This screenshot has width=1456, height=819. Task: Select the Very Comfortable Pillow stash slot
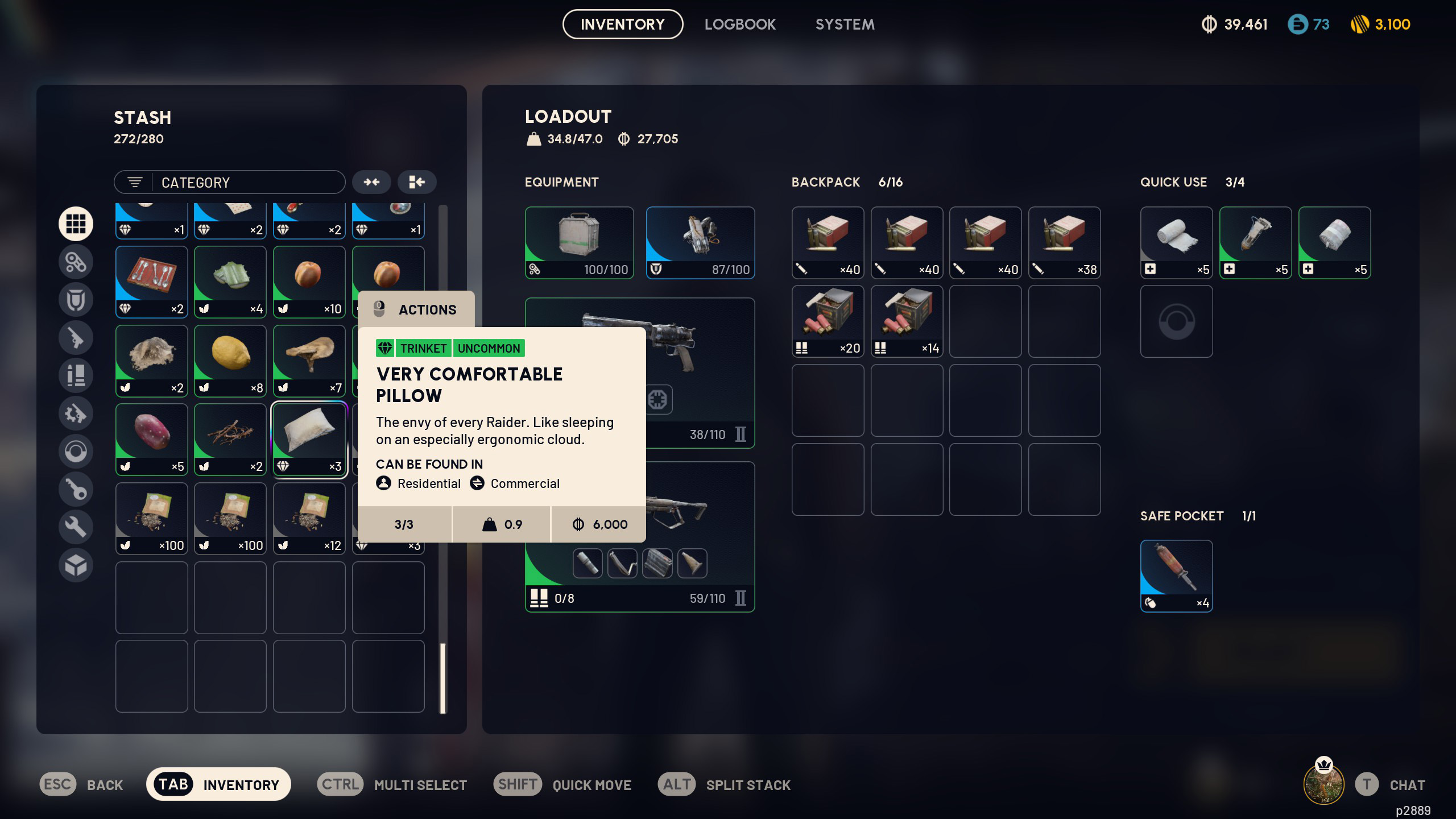[309, 440]
